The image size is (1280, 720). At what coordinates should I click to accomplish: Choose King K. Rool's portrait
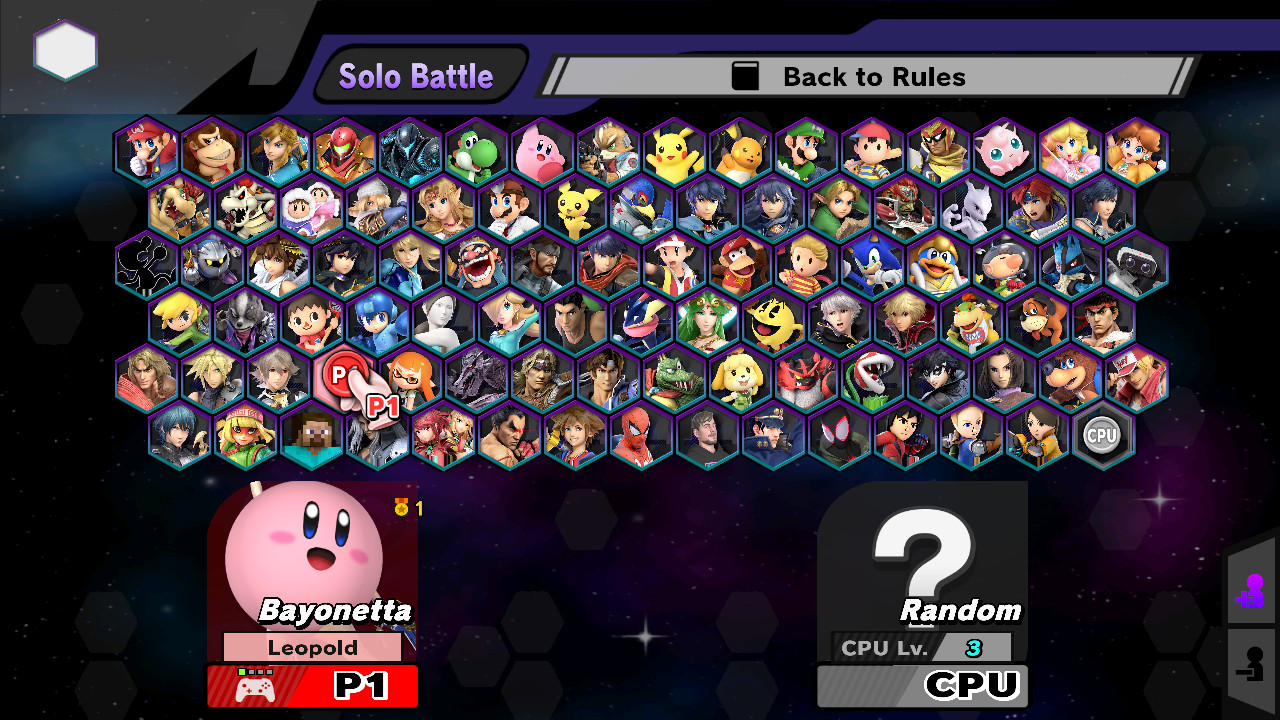pos(673,378)
